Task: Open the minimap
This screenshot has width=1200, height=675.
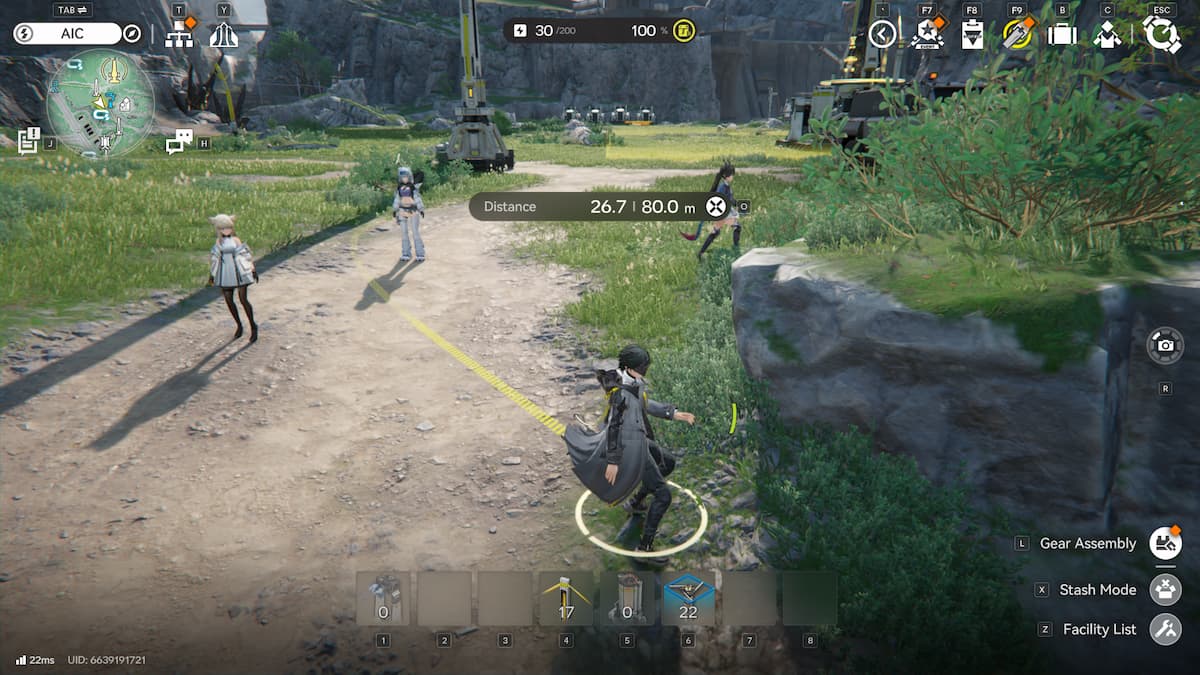Action: (100, 102)
